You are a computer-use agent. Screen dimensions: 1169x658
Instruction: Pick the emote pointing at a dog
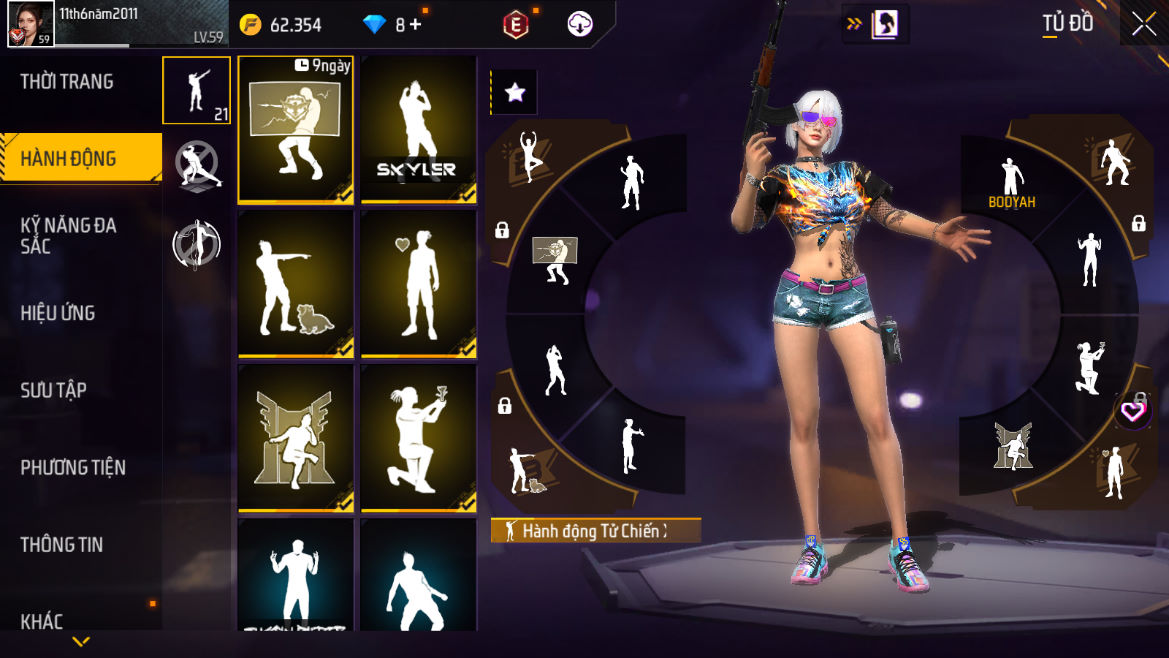tap(296, 284)
